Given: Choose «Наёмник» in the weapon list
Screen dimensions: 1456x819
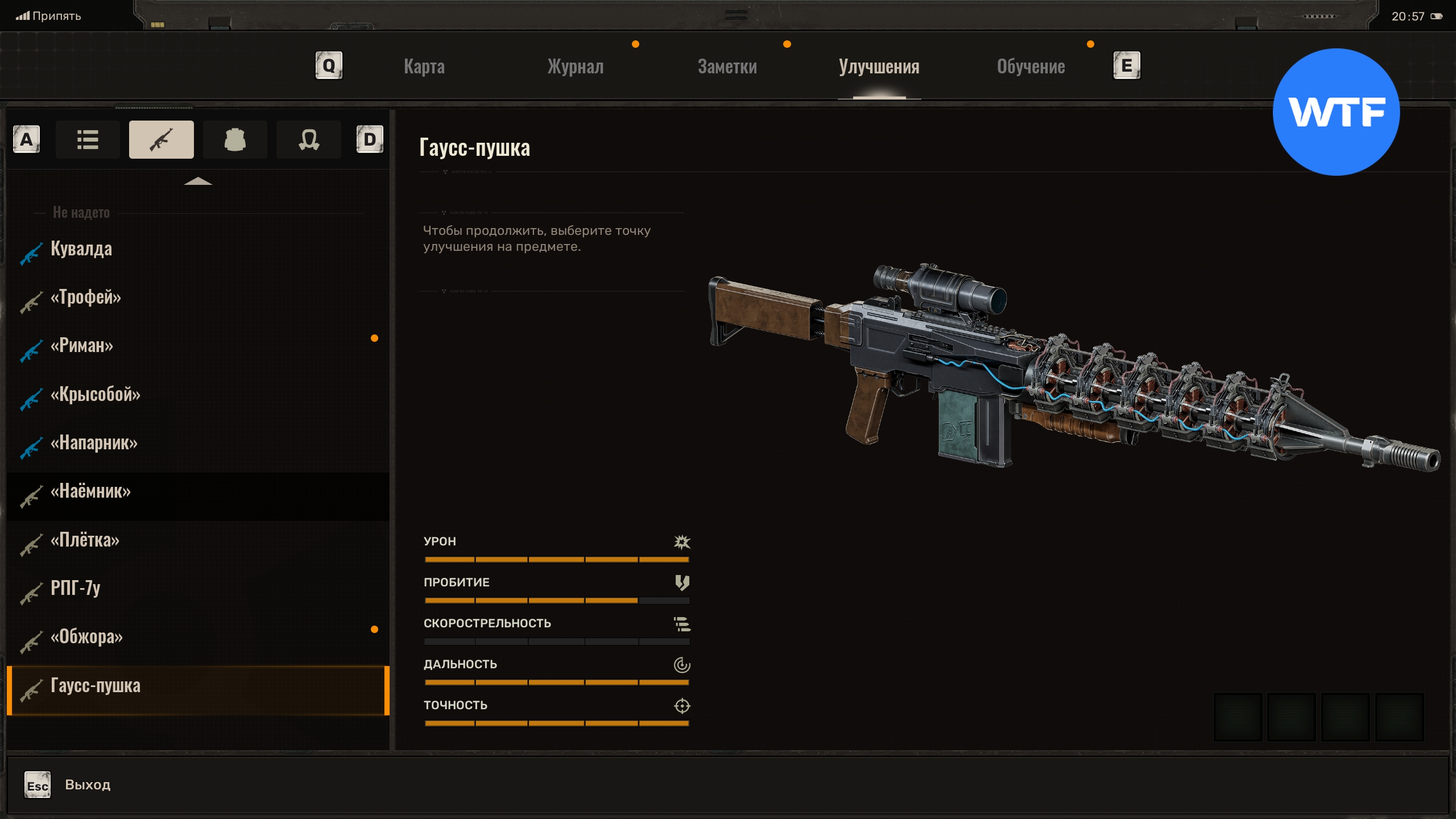Looking at the screenshot, I should 91,491.
